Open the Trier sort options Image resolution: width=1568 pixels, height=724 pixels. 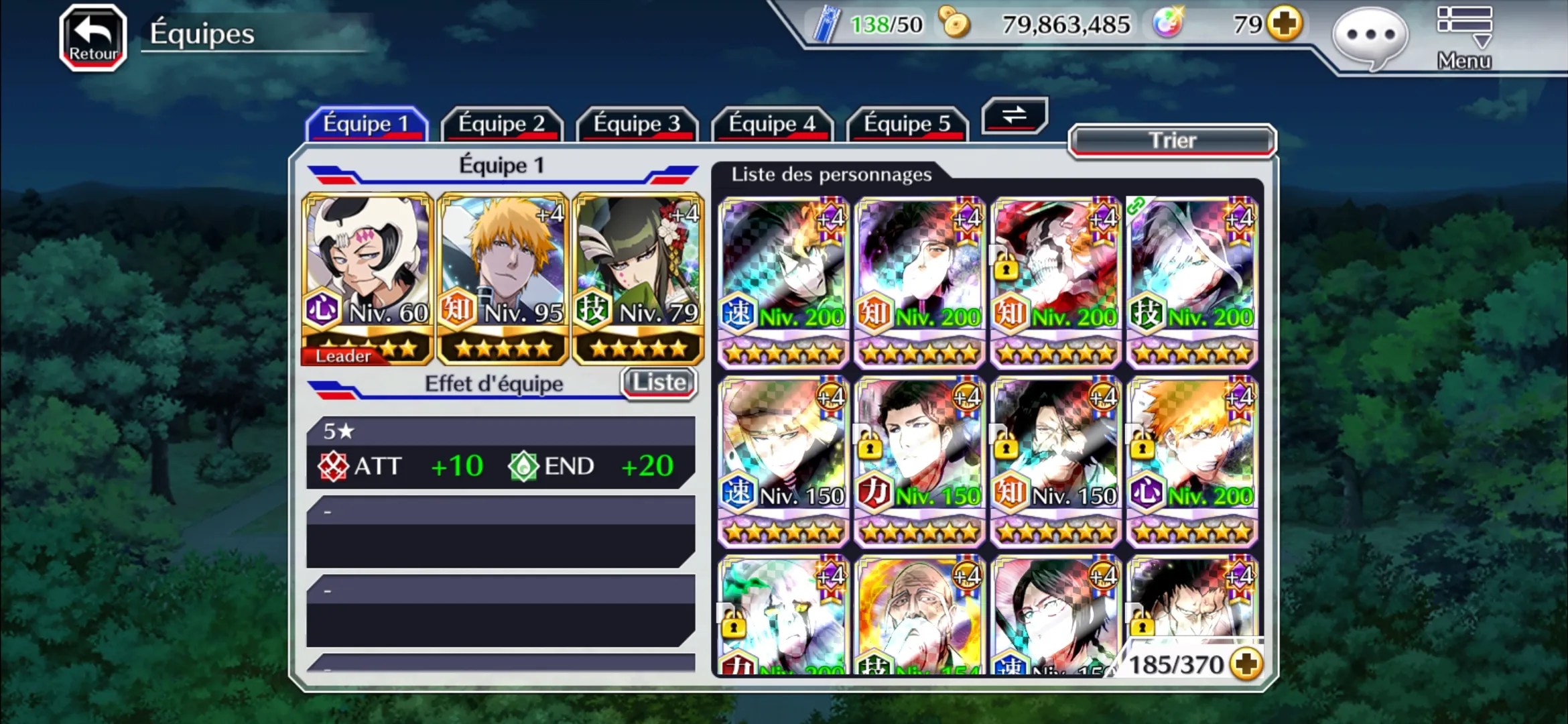click(1172, 141)
